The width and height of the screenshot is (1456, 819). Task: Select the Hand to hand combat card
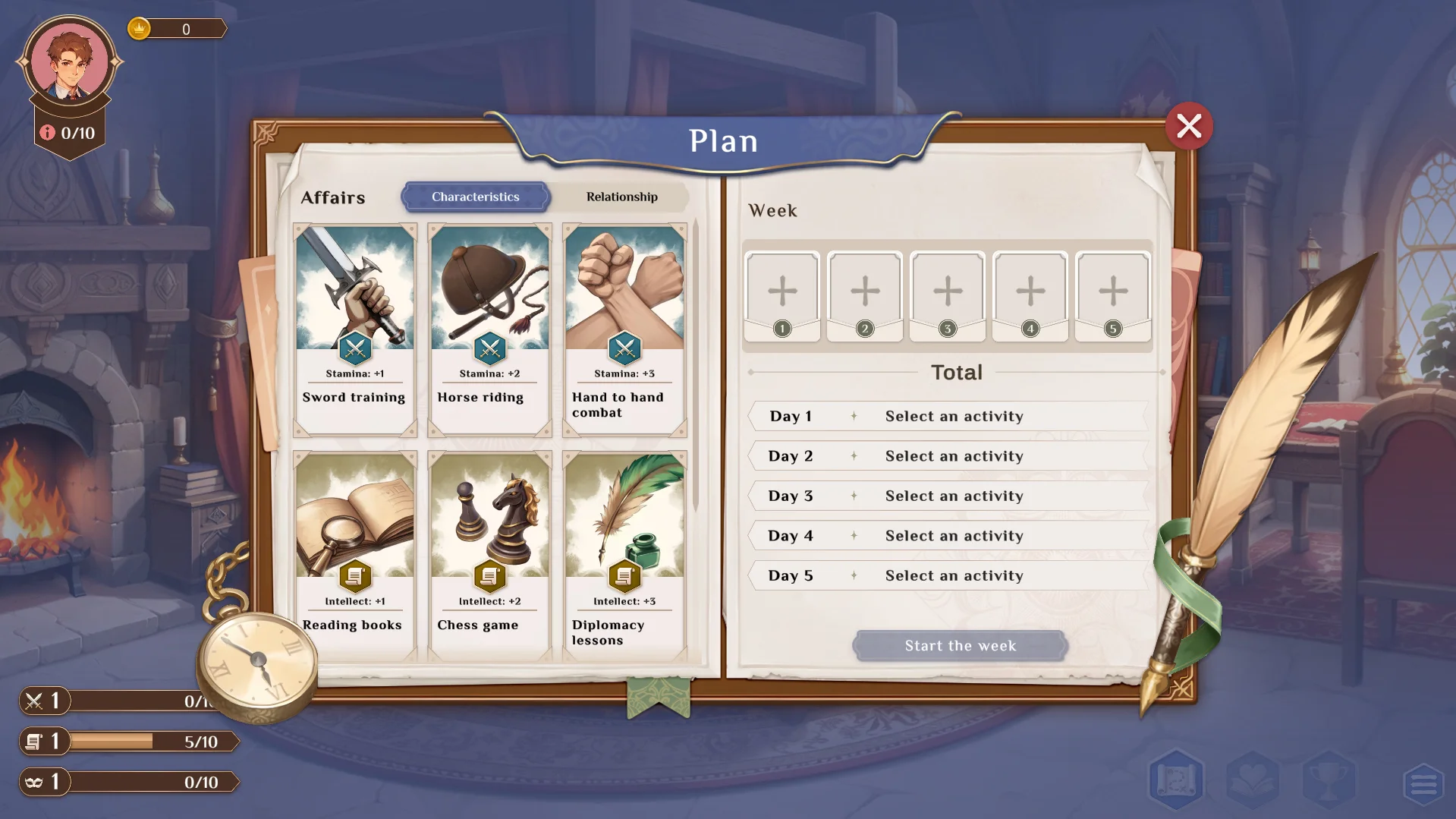624,329
